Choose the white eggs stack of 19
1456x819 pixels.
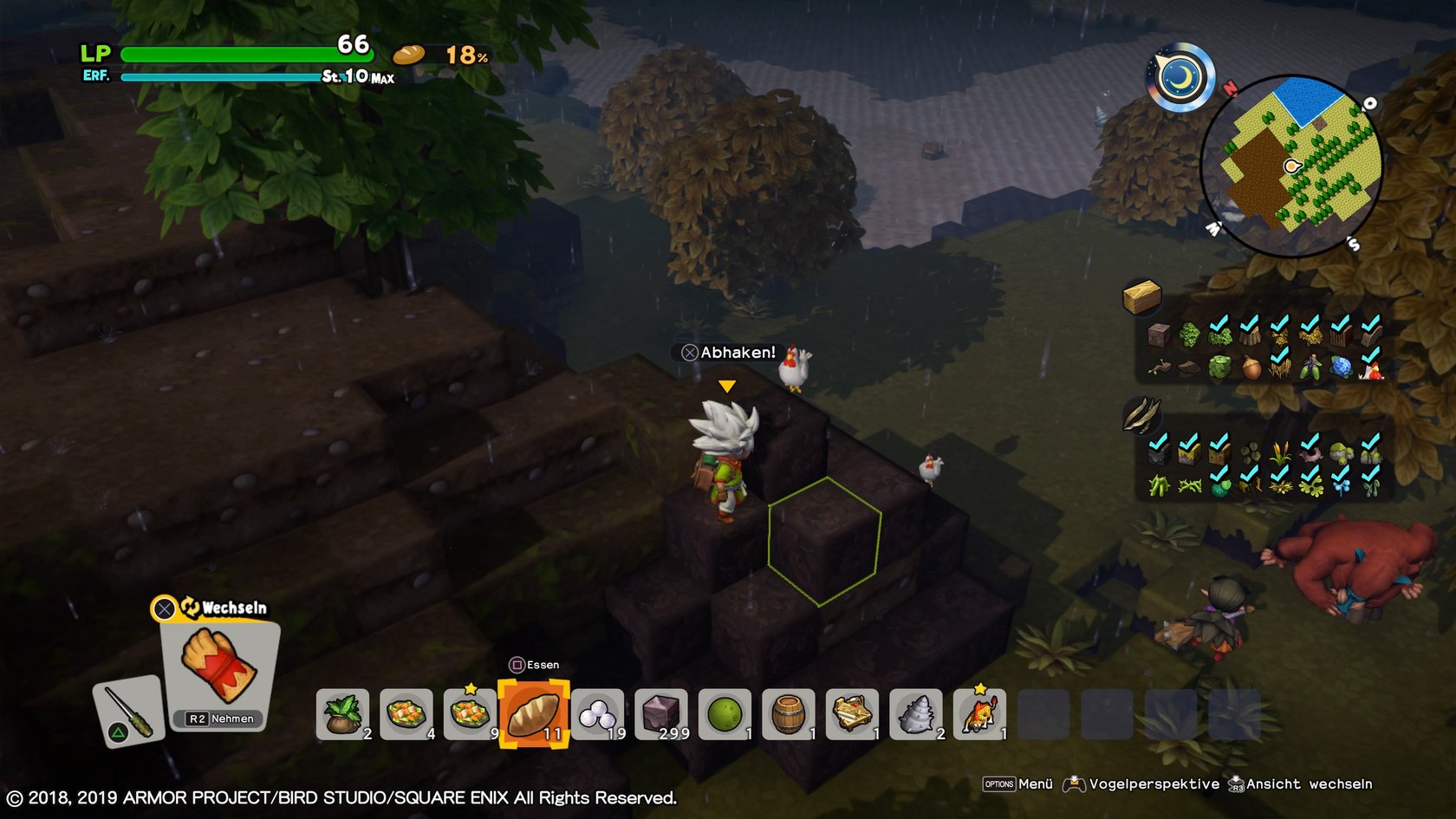tap(597, 714)
